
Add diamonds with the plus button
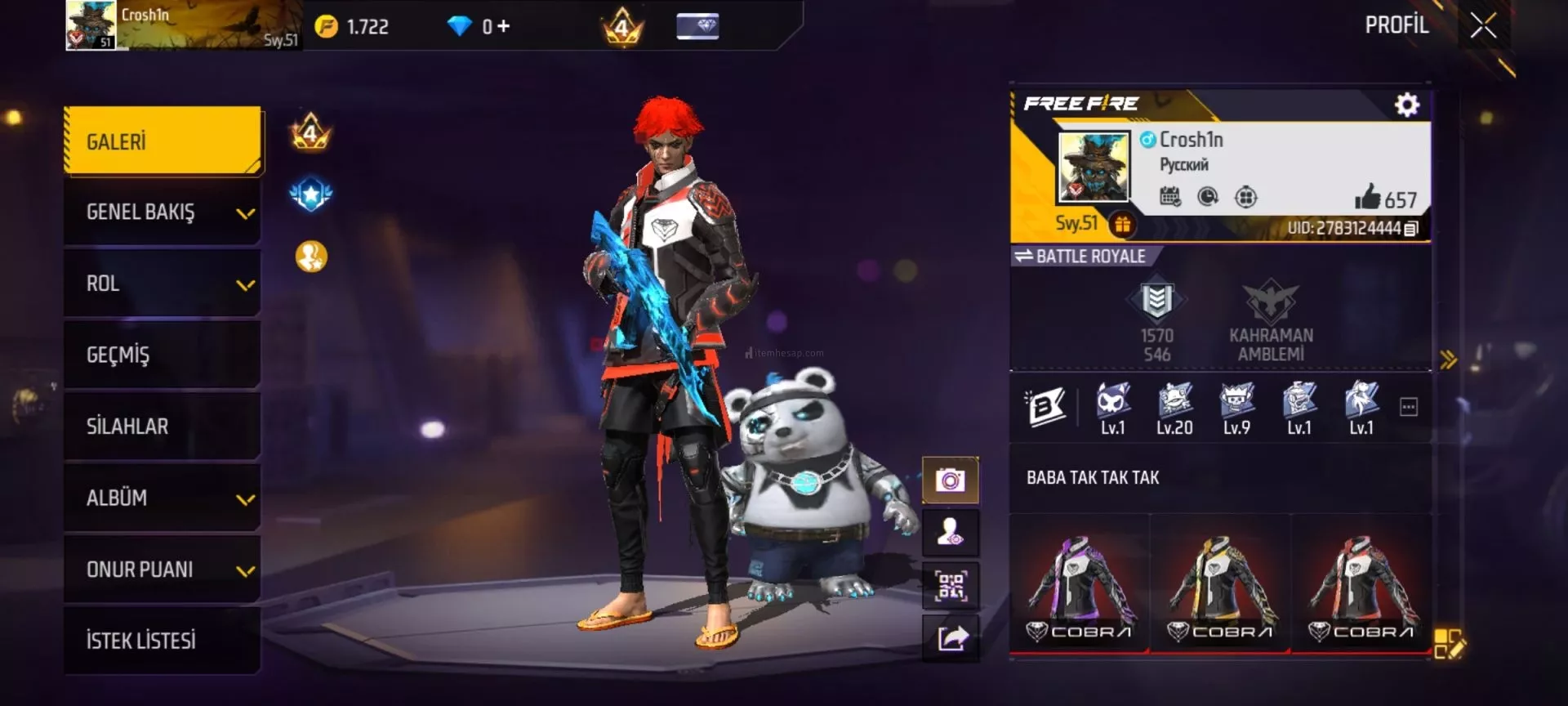[x=503, y=27]
